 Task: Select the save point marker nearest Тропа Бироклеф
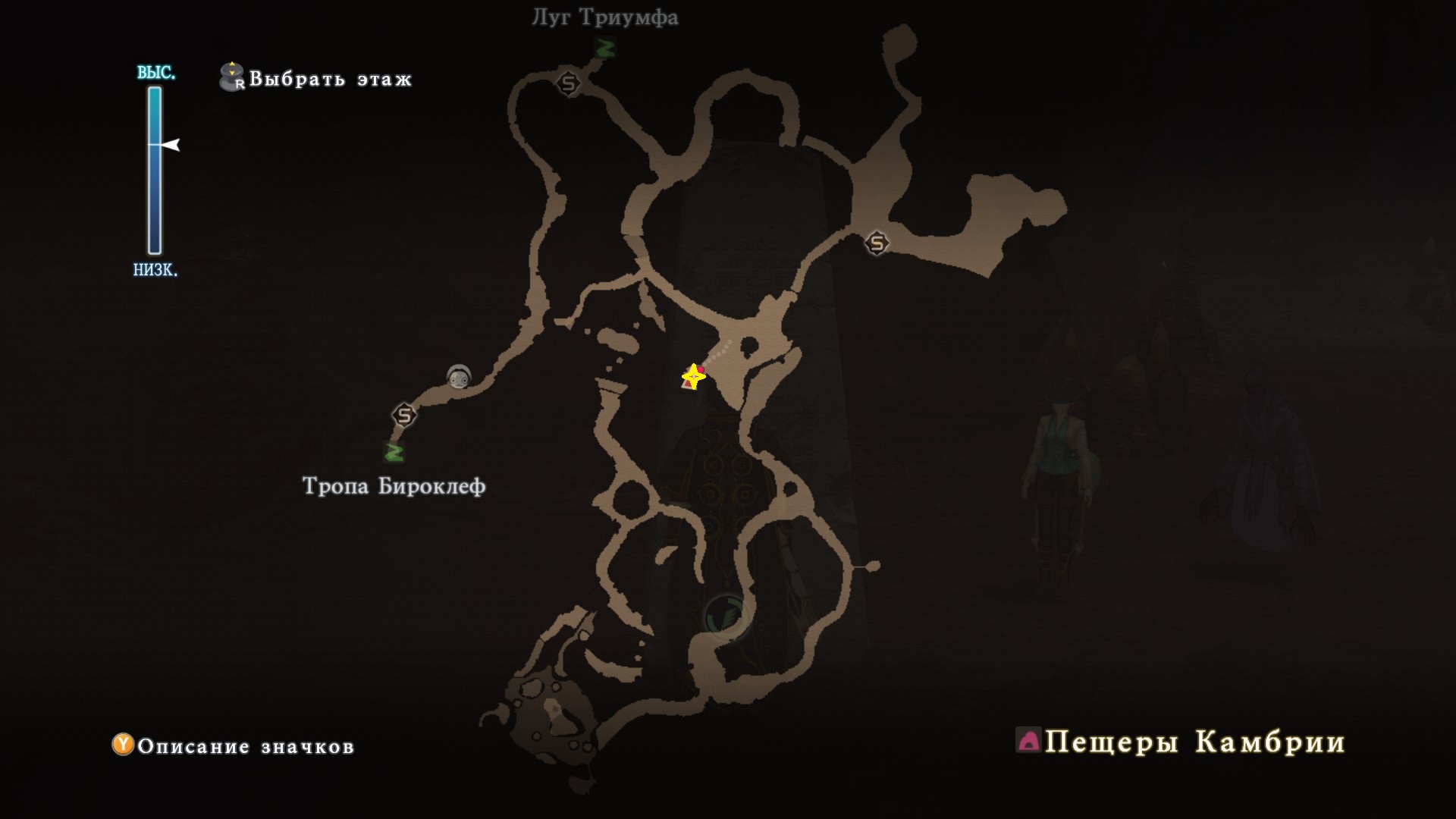pyautogui.click(x=404, y=416)
